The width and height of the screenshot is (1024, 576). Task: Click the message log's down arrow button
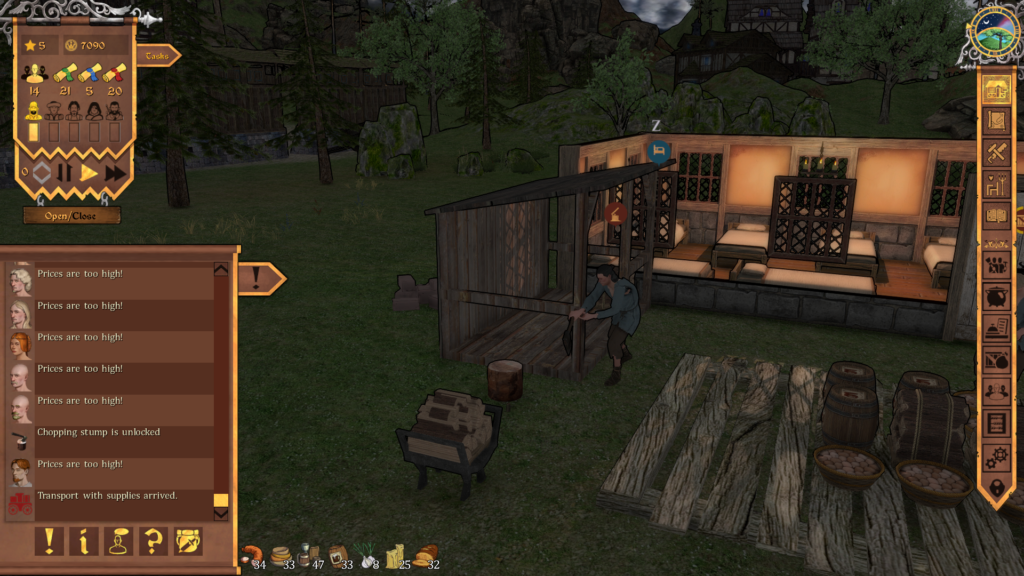coord(221,514)
